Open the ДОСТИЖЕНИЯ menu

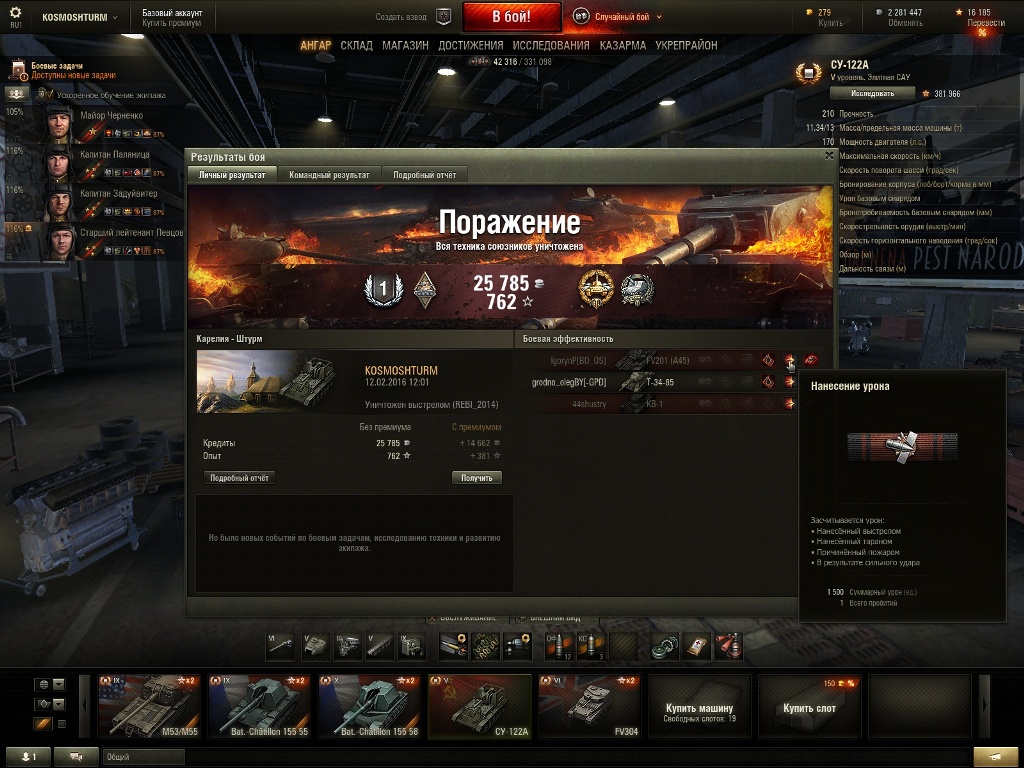click(x=470, y=46)
